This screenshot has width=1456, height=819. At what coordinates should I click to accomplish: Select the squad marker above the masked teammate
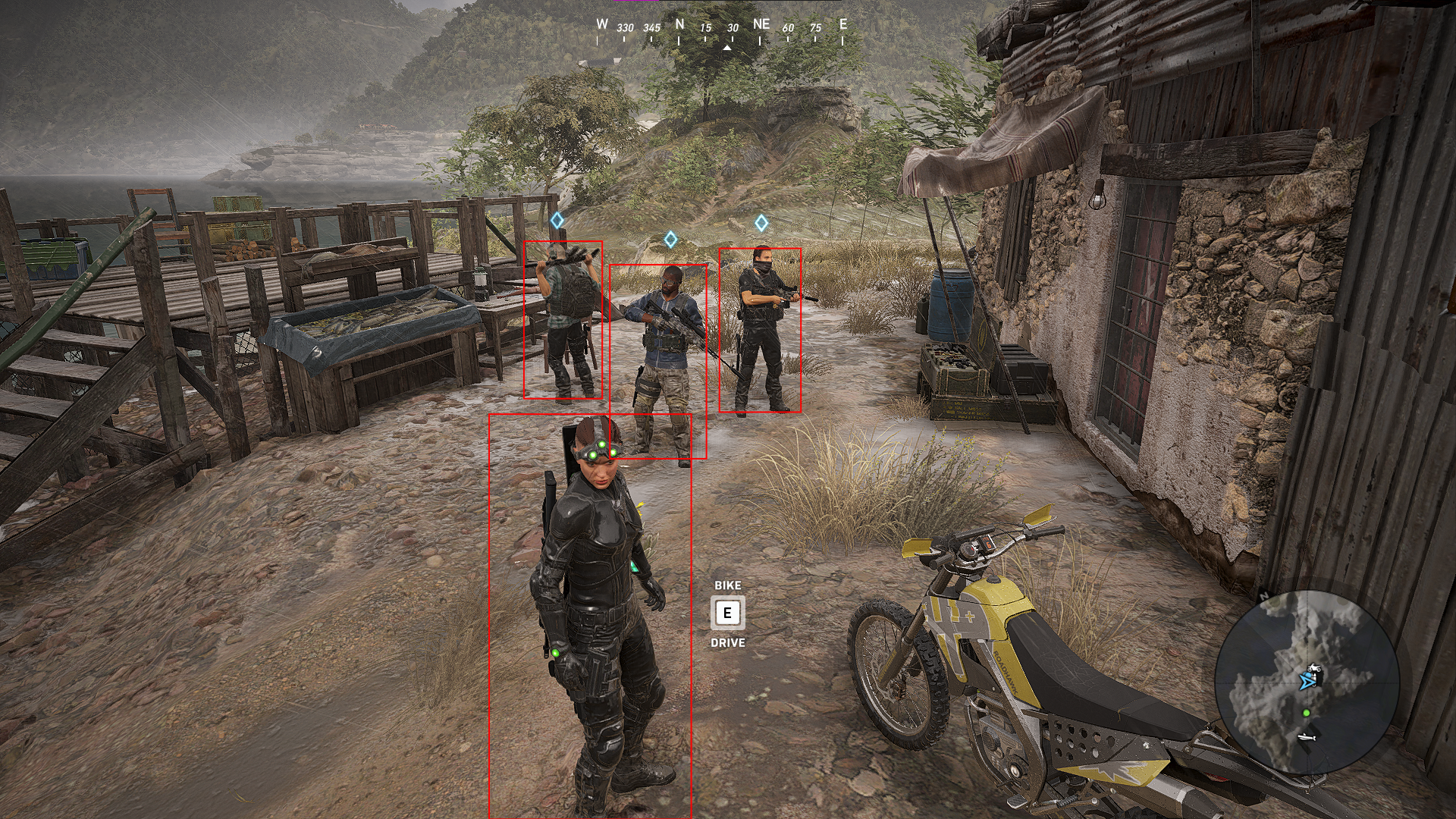tap(761, 223)
